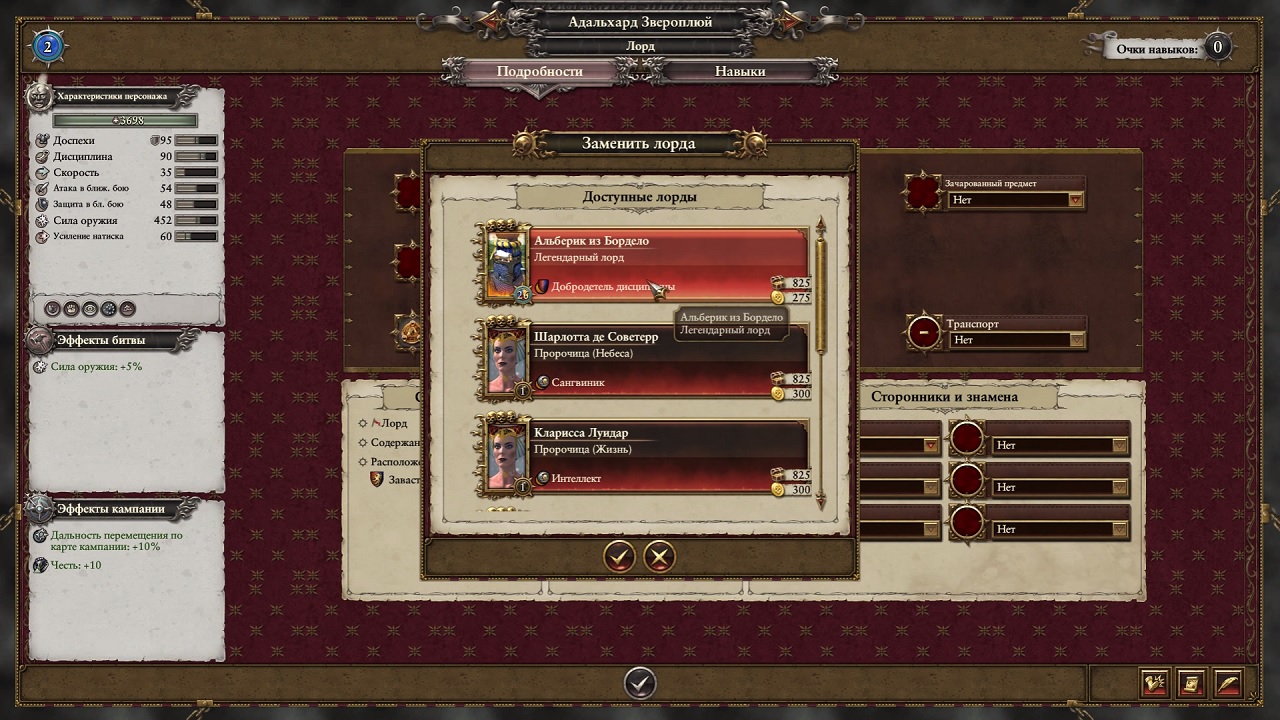Image resolution: width=1280 pixels, height=720 pixels.
Task: Choose Шарлотта де Советерр from the list
Action: coord(645,360)
